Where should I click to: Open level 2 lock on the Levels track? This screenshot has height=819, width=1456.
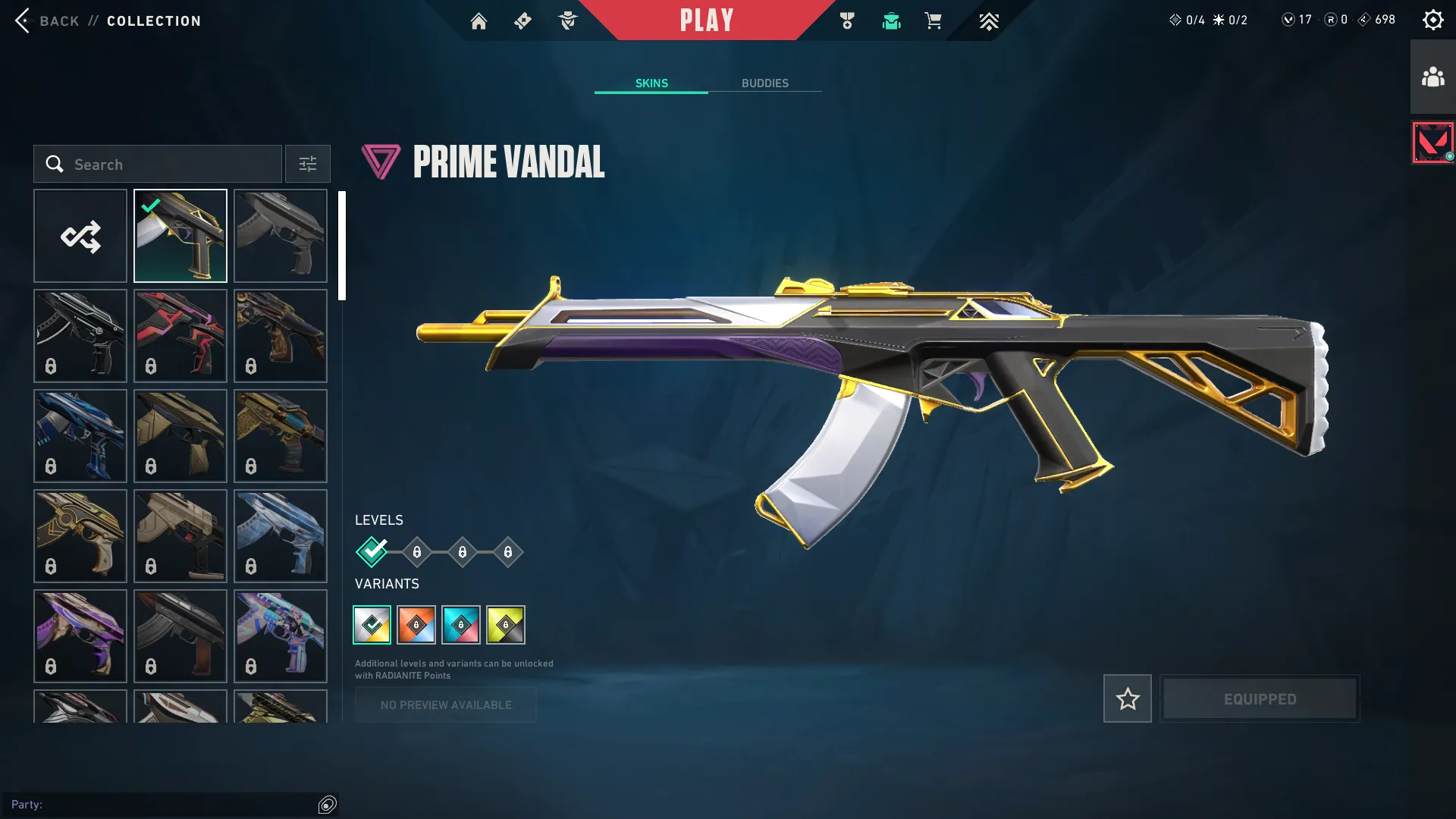coord(416,552)
